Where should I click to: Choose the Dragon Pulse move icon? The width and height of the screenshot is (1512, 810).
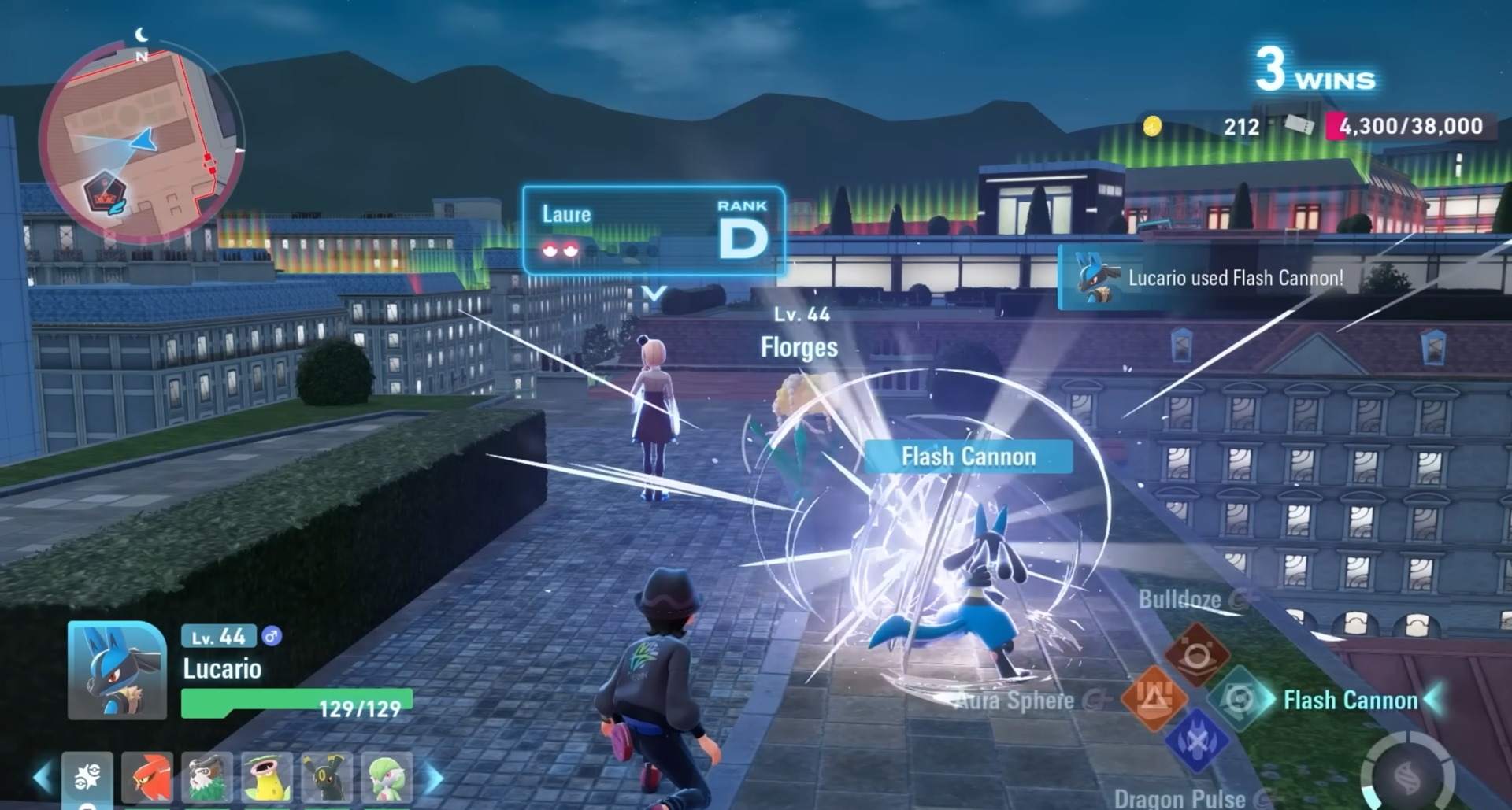[1196, 742]
